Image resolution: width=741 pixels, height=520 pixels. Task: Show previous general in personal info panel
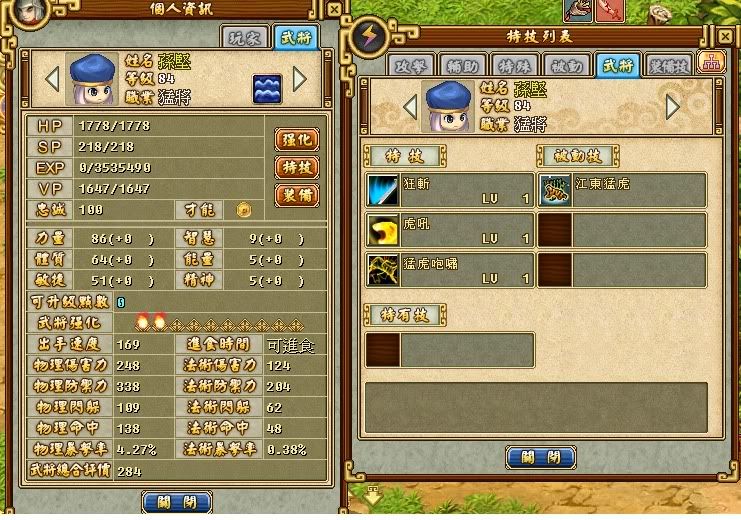point(53,78)
